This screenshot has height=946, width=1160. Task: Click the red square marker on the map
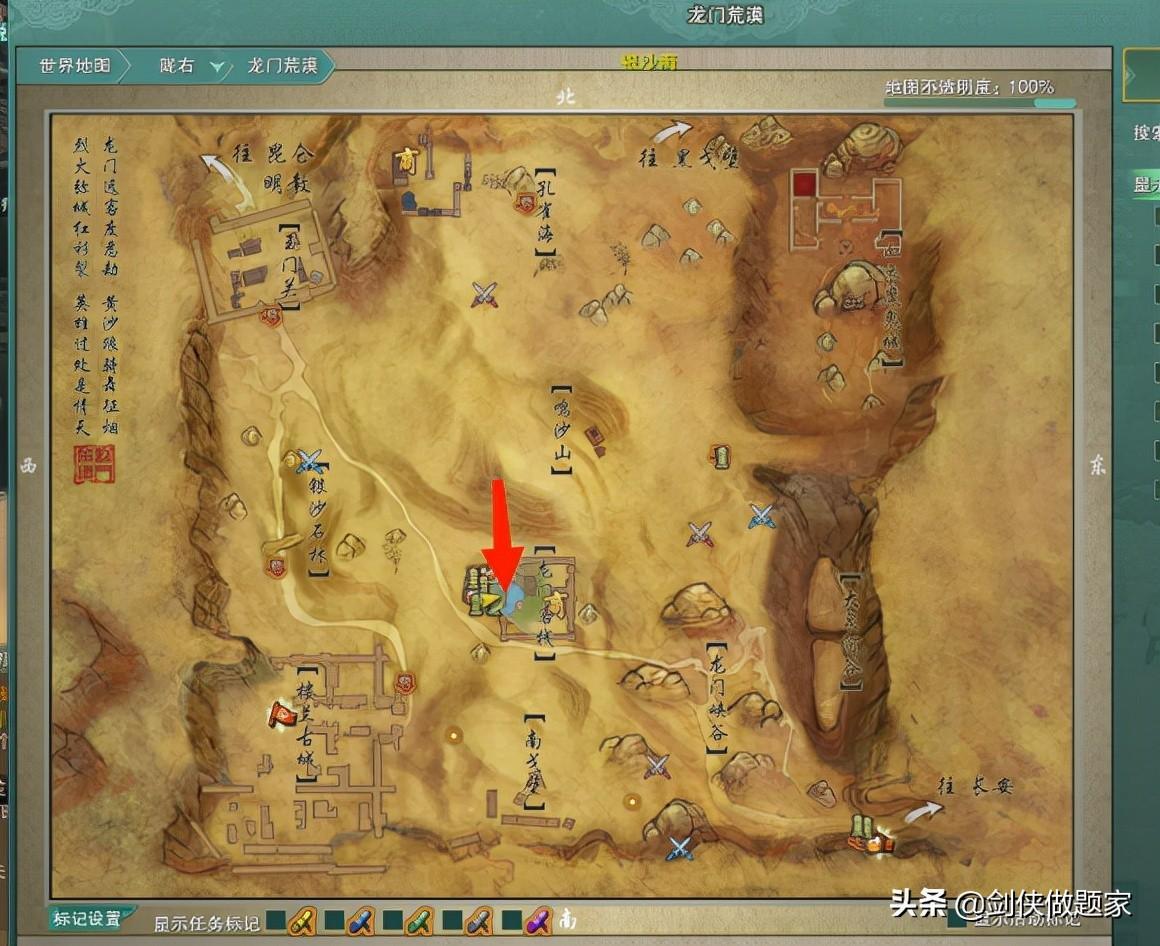(x=804, y=183)
